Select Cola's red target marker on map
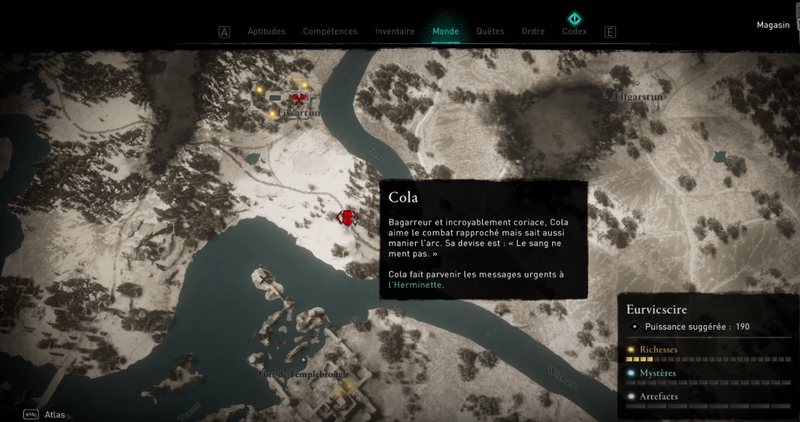 coord(346,217)
